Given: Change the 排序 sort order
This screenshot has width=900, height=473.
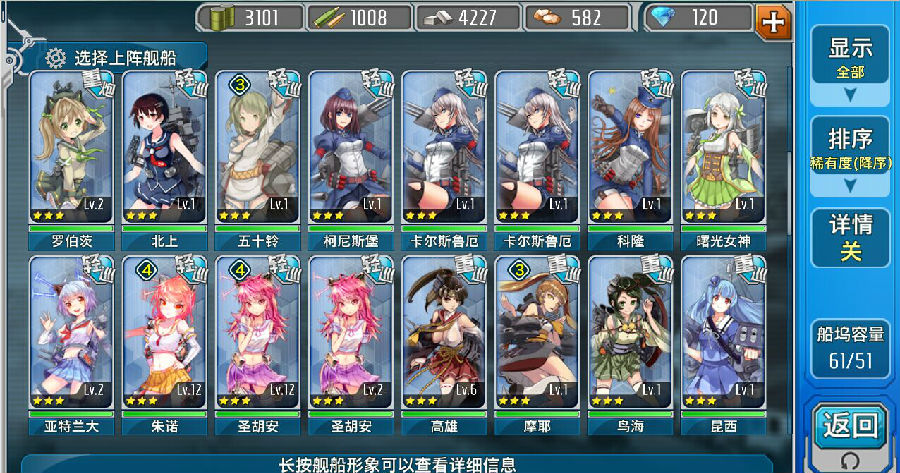Looking at the screenshot, I should [x=850, y=156].
